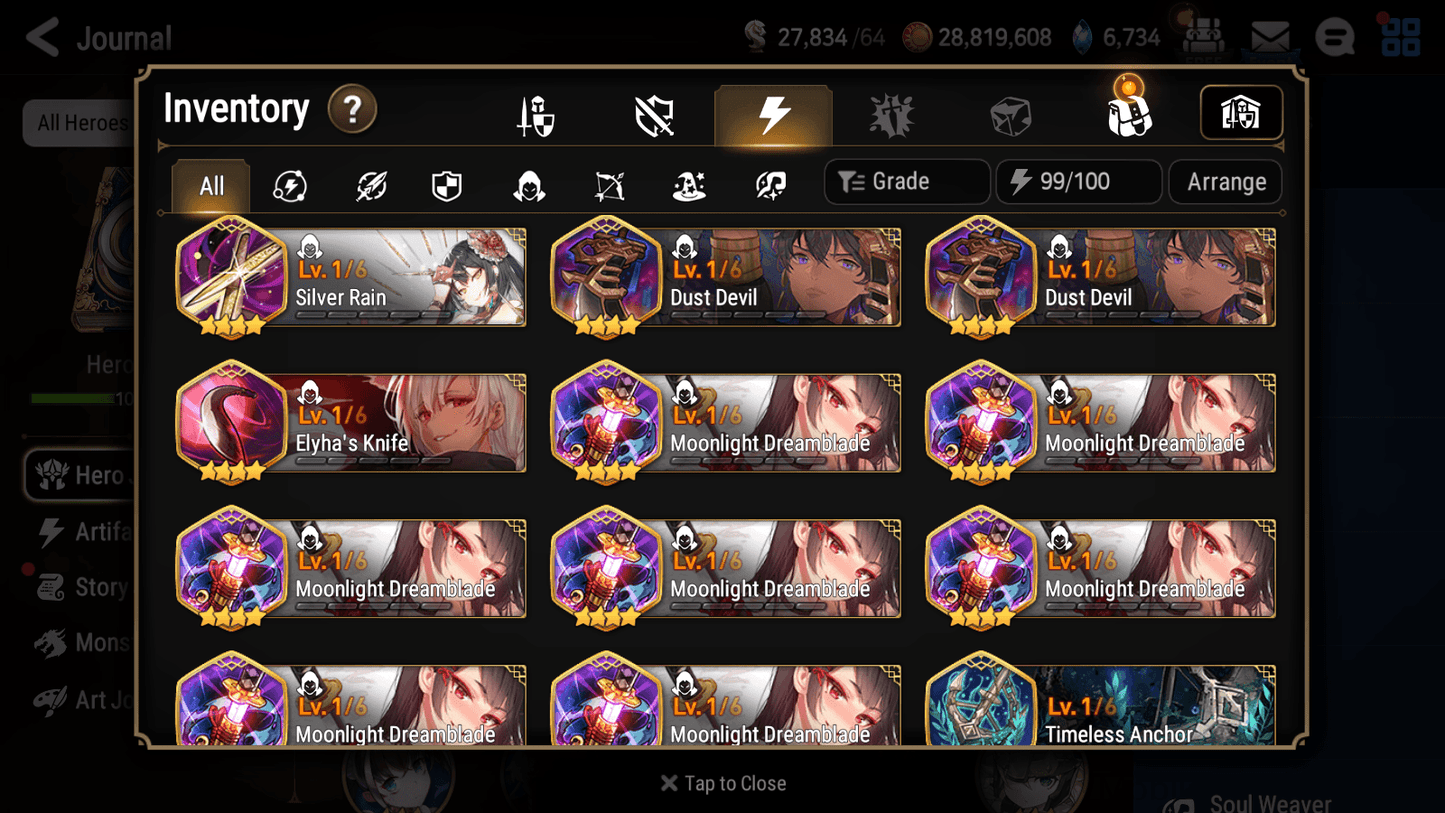The height and width of the screenshot is (813, 1445).
Task: Open the Inventory help question mark
Action: tap(352, 110)
